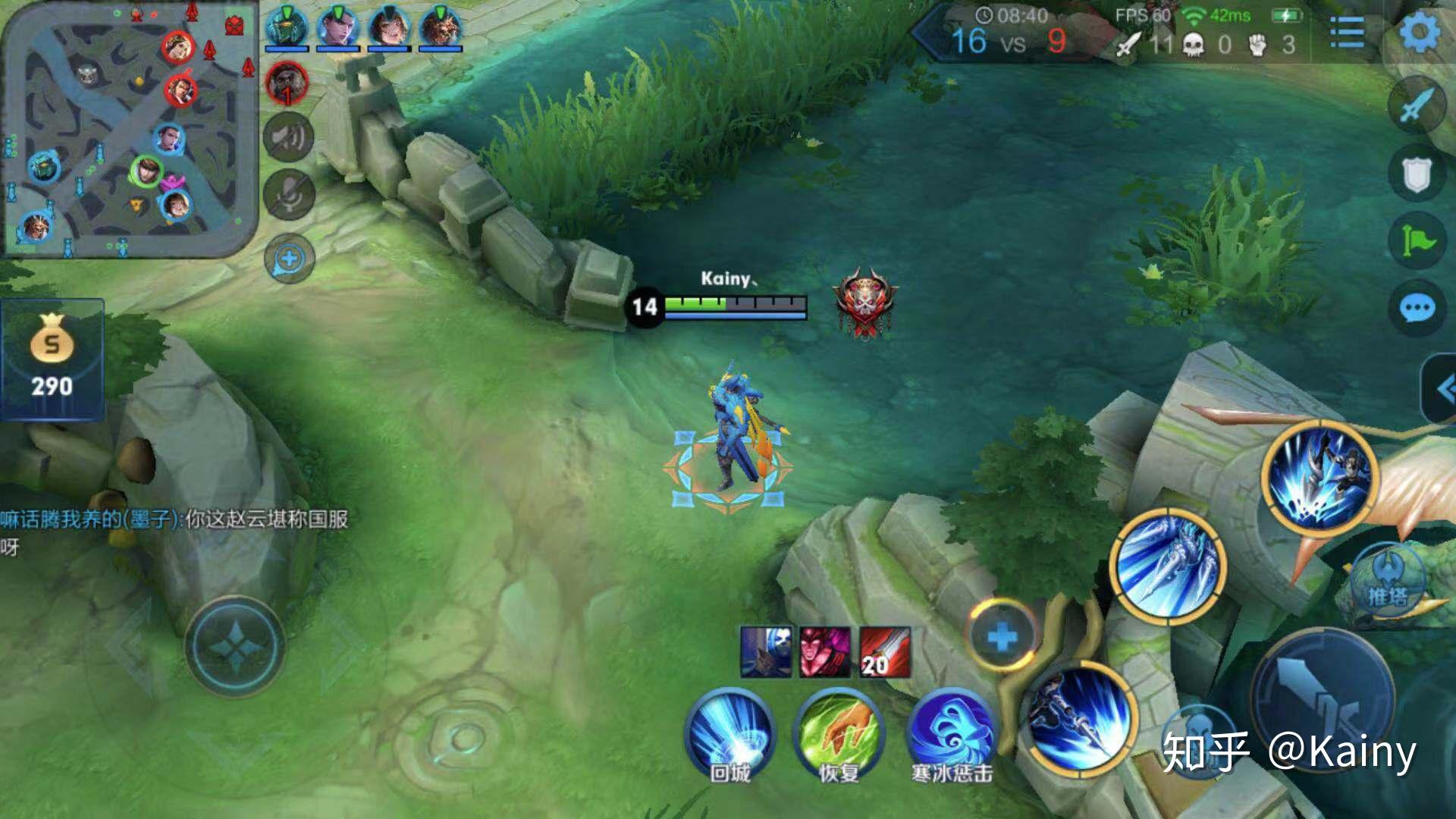Image resolution: width=1456 pixels, height=819 pixels.
Task: Tap the gold-ringed blue plus button
Action: [1002, 635]
